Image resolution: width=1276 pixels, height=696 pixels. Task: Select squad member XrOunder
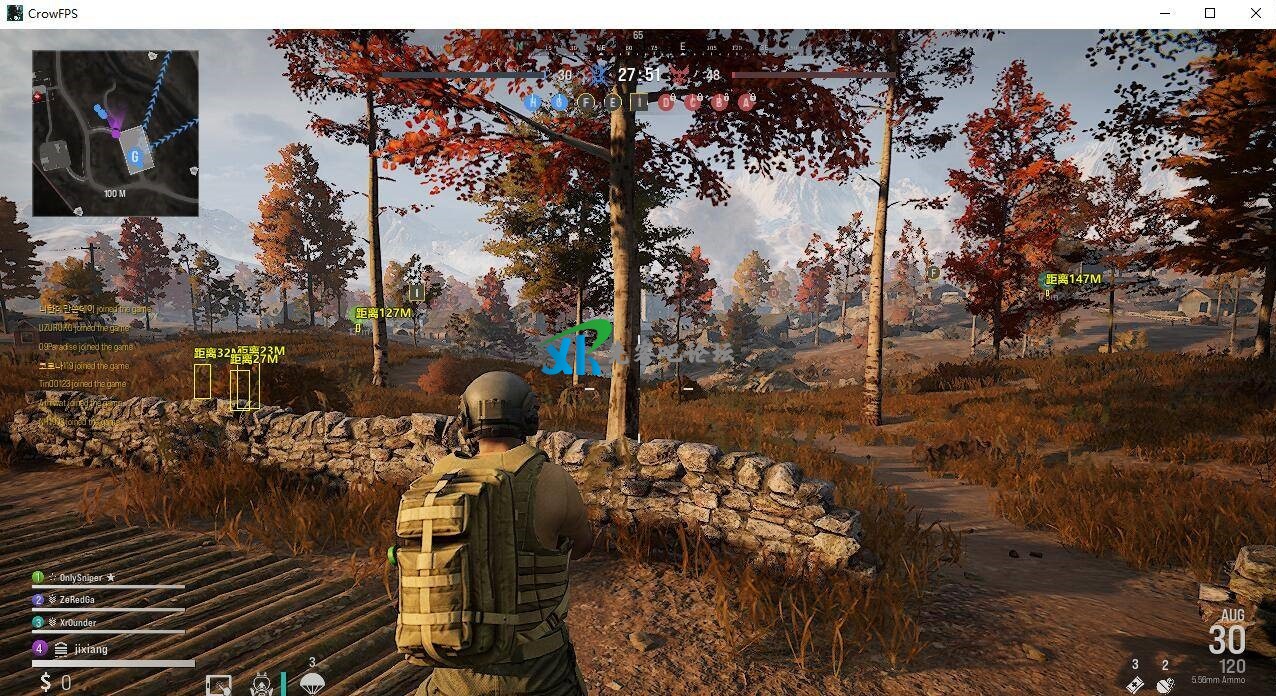coord(78,622)
